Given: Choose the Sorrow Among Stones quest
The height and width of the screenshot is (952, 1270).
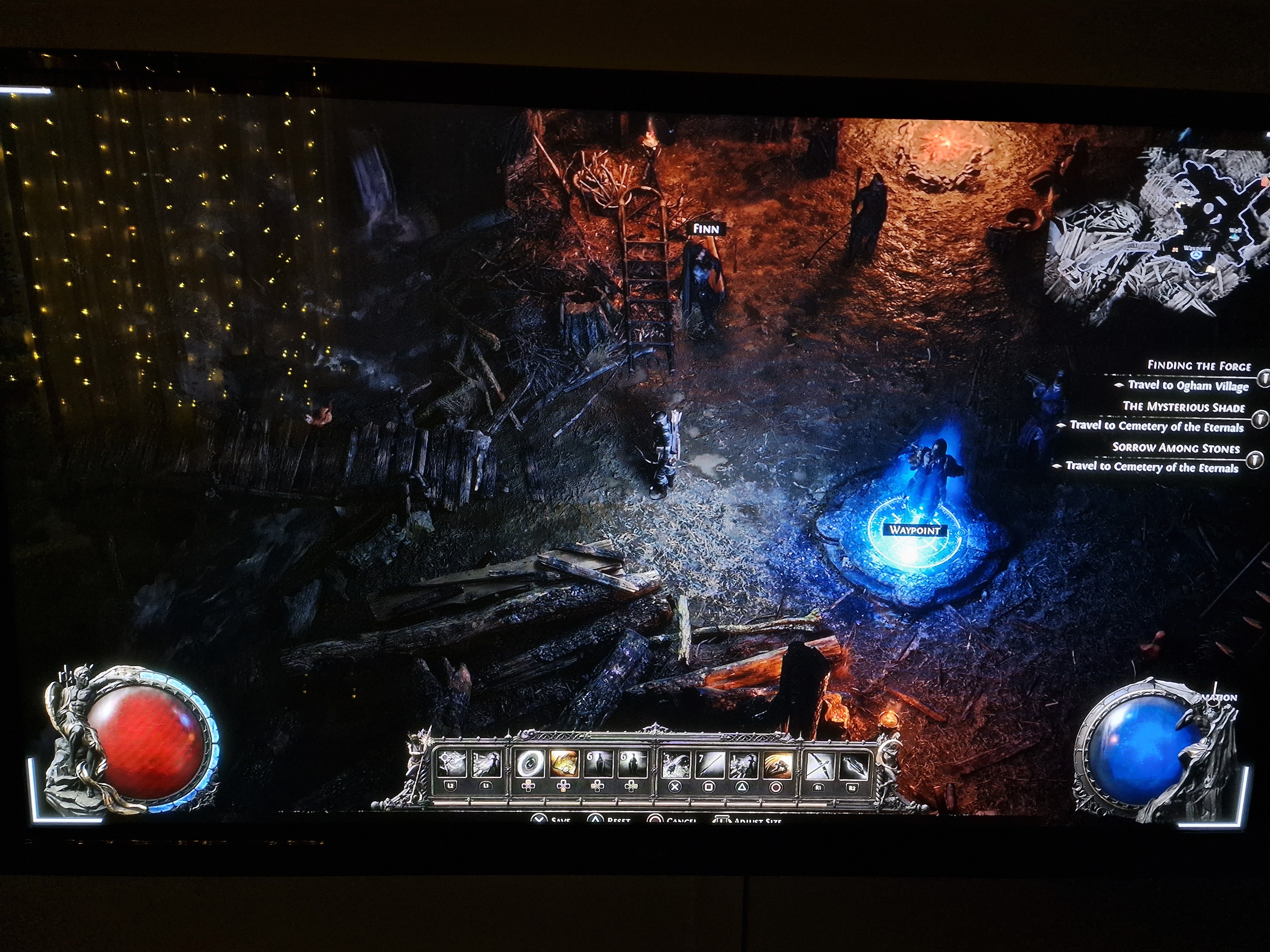Looking at the screenshot, I should [x=1175, y=447].
